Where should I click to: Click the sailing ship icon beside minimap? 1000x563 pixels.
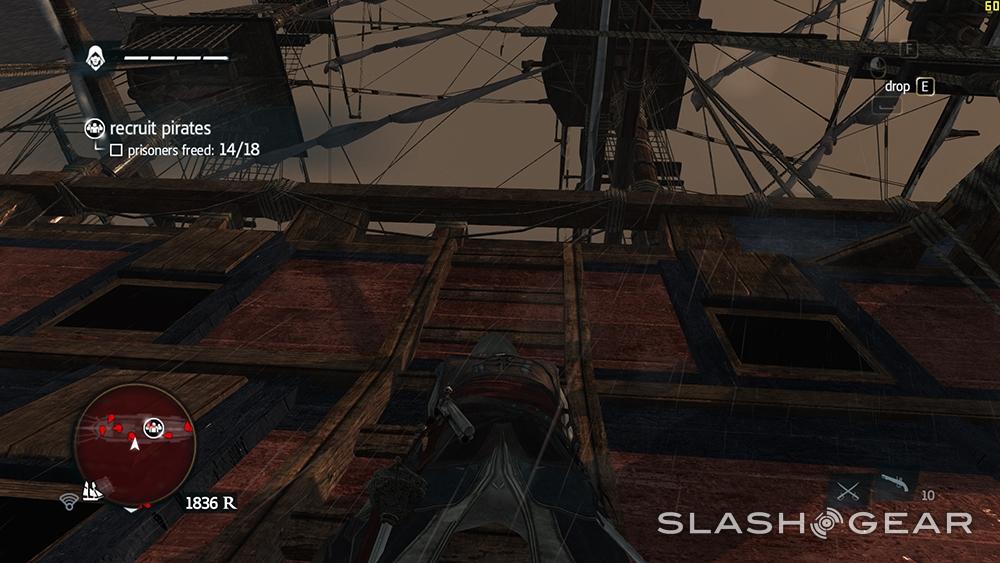point(96,492)
